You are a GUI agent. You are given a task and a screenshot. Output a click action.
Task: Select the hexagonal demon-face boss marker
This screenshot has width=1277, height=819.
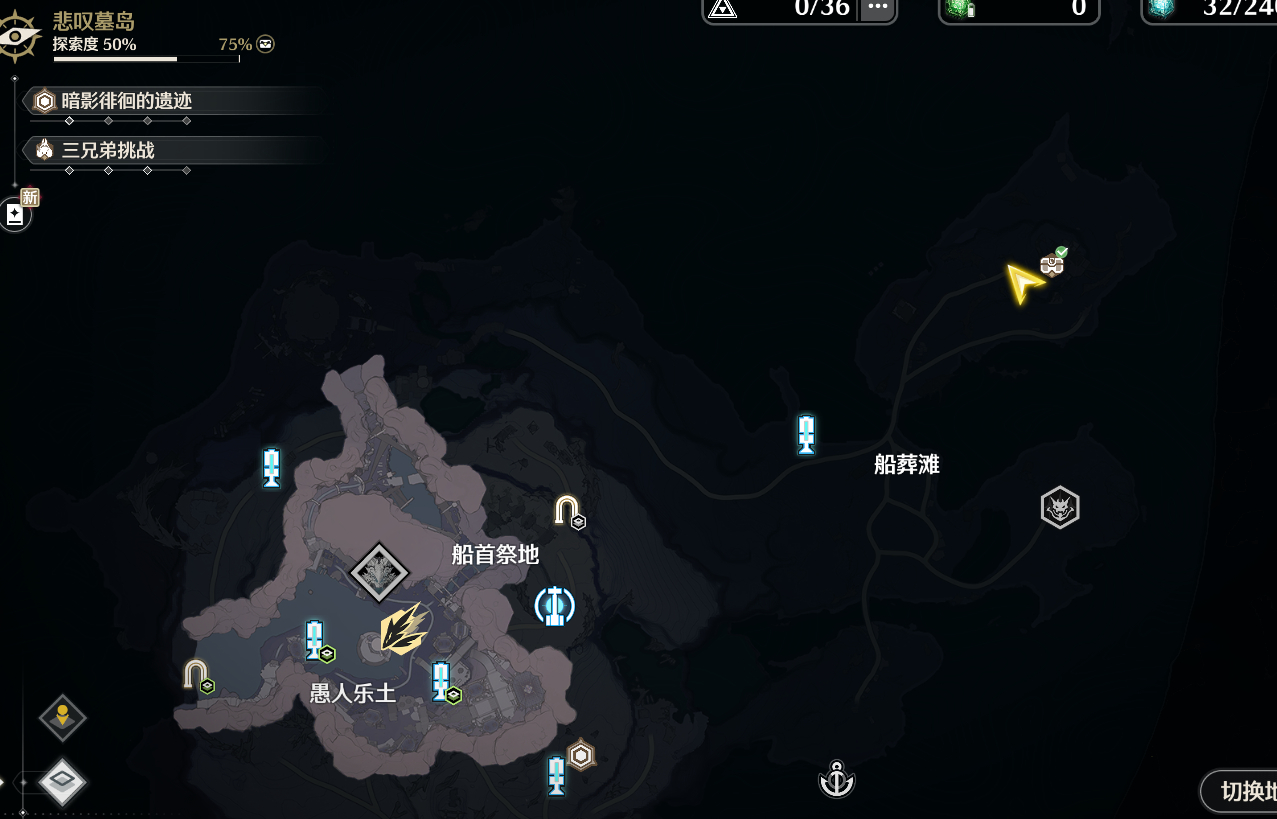(1060, 508)
